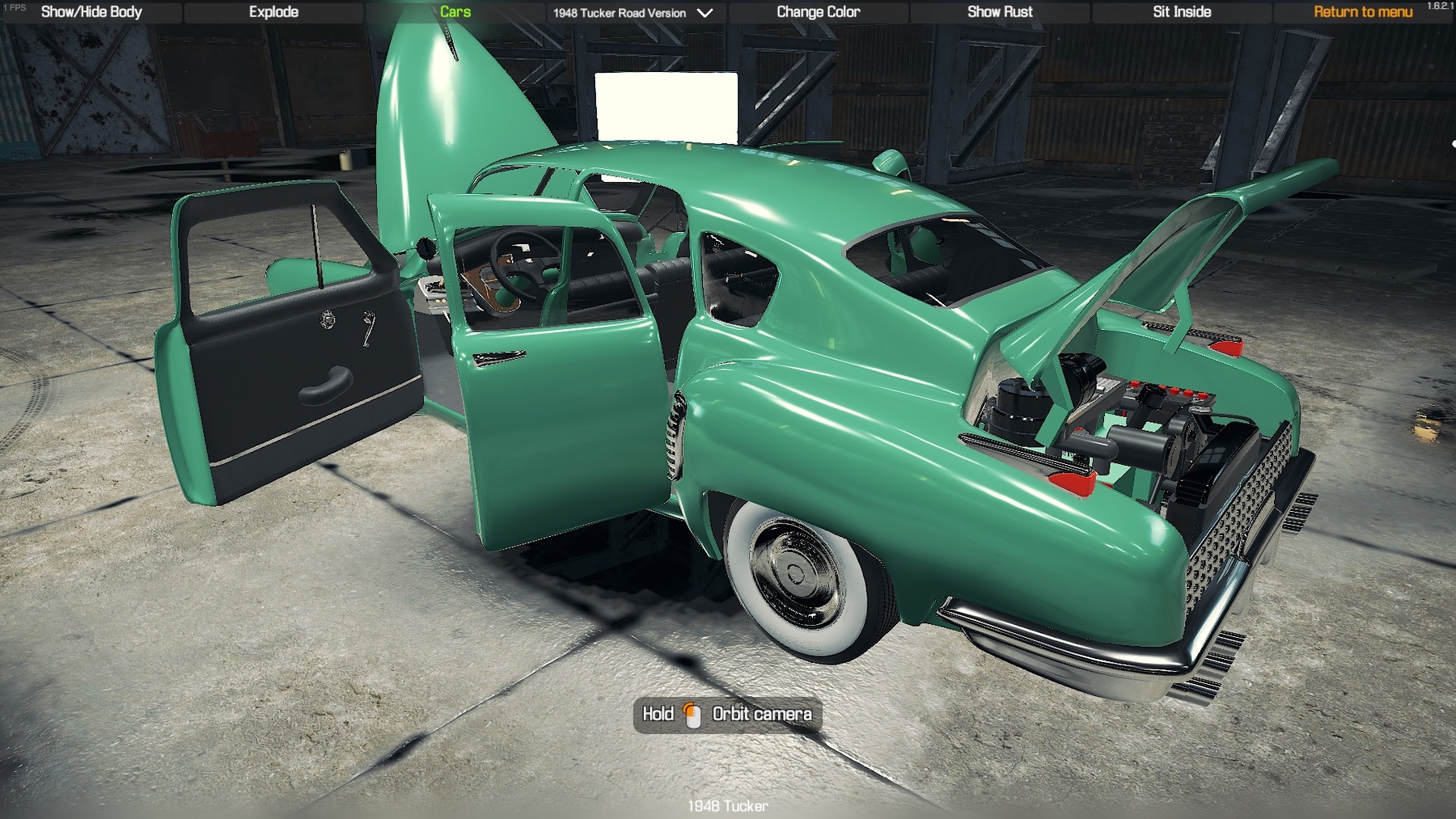Image resolution: width=1456 pixels, height=819 pixels.
Task: Activate the Explode view button
Action: 273,12
